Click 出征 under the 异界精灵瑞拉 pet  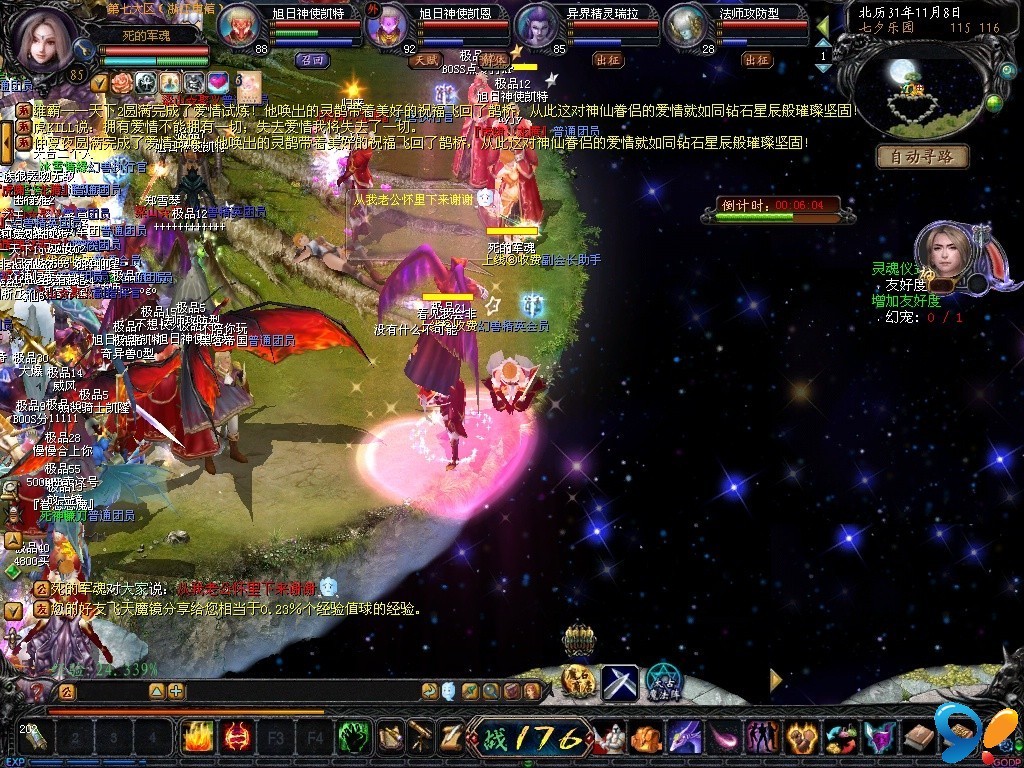(x=607, y=59)
